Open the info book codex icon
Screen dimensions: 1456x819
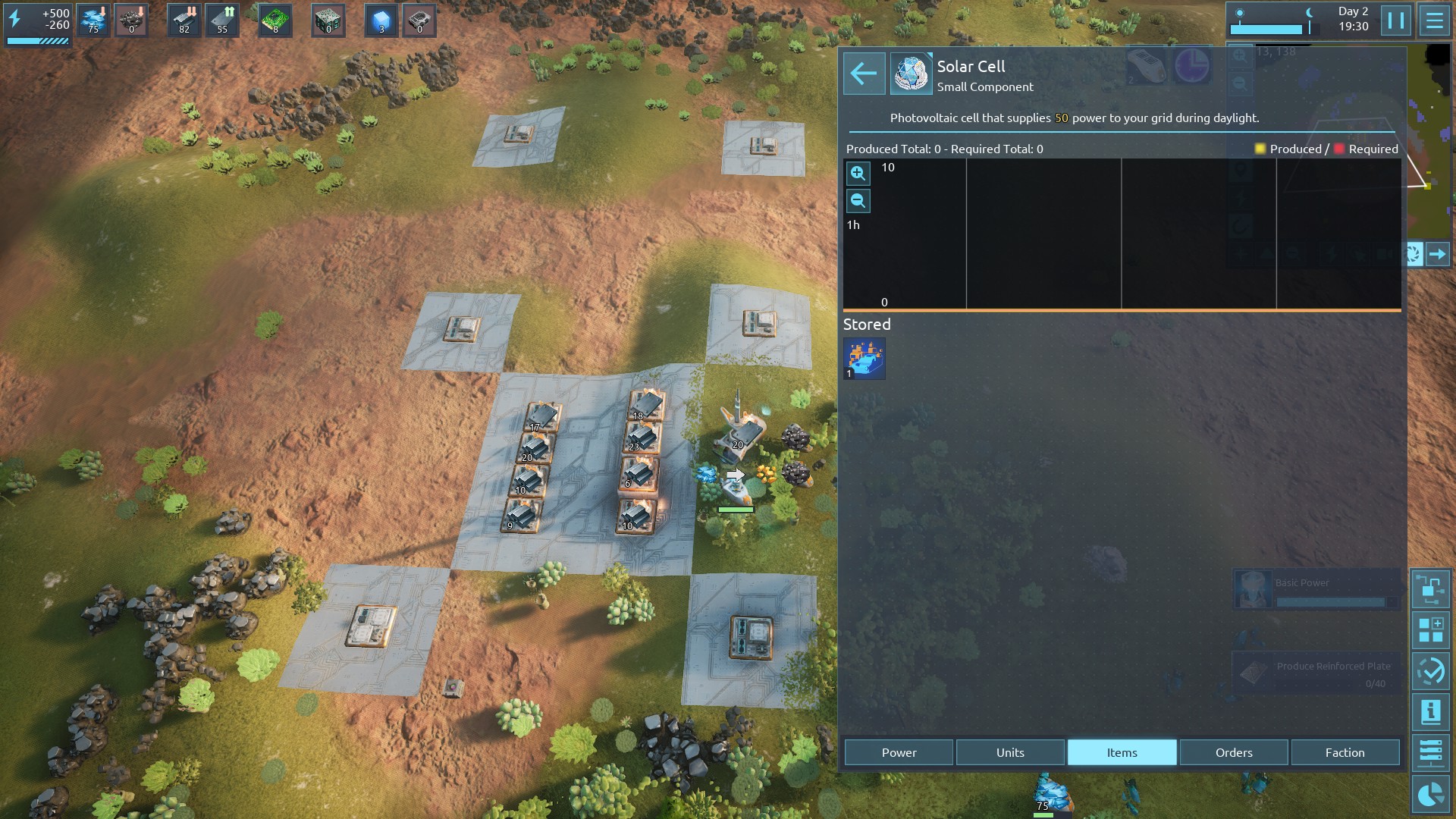tap(1430, 712)
